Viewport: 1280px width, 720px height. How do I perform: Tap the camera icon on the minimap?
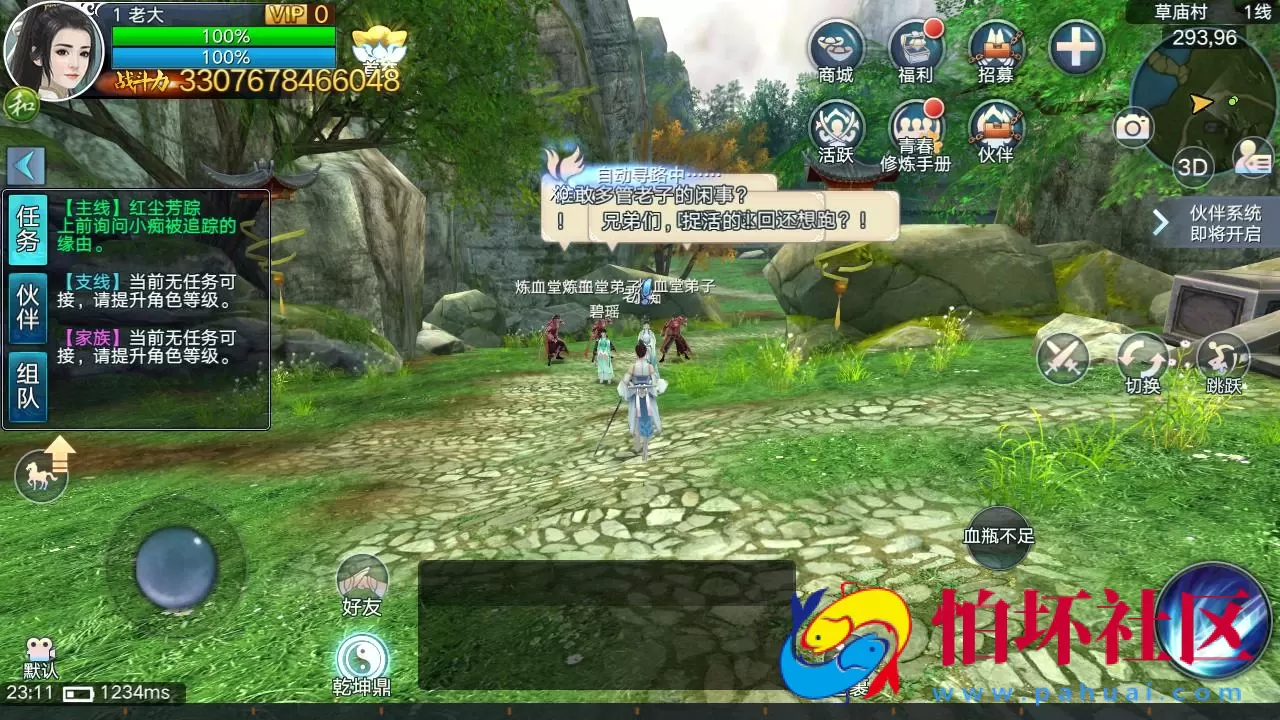[x=1135, y=125]
